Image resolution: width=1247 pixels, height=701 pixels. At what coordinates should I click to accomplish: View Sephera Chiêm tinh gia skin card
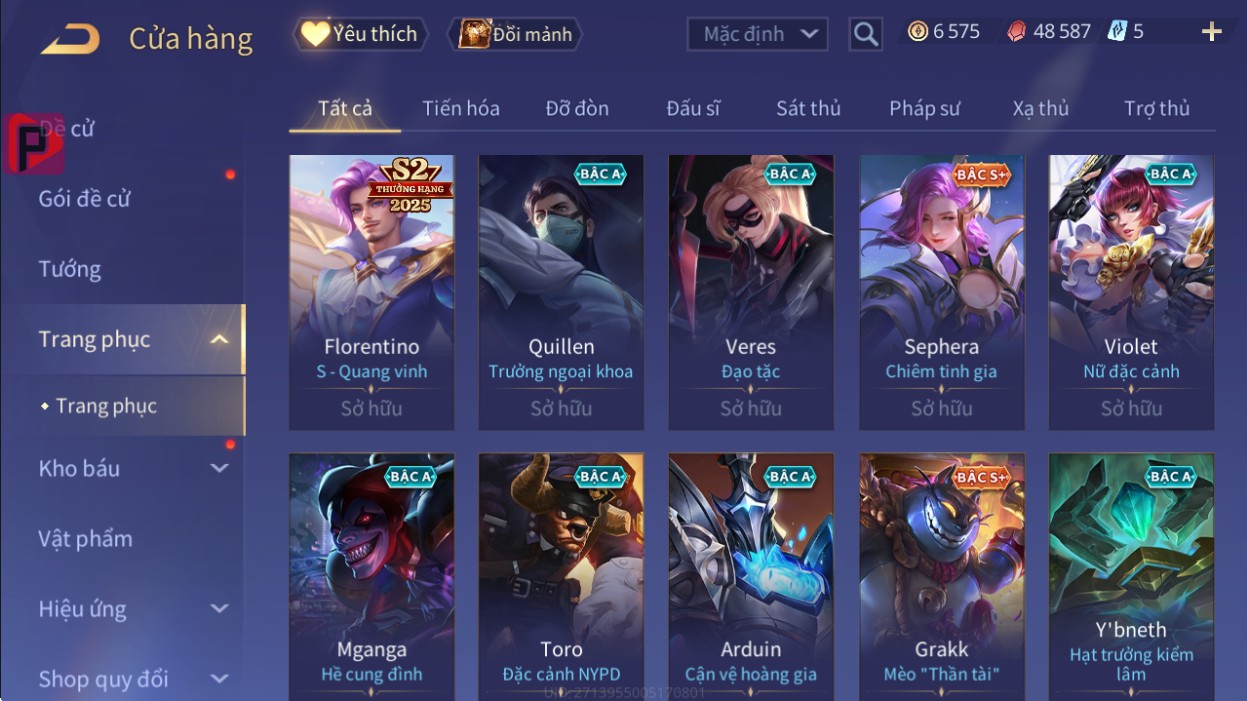[941, 291]
